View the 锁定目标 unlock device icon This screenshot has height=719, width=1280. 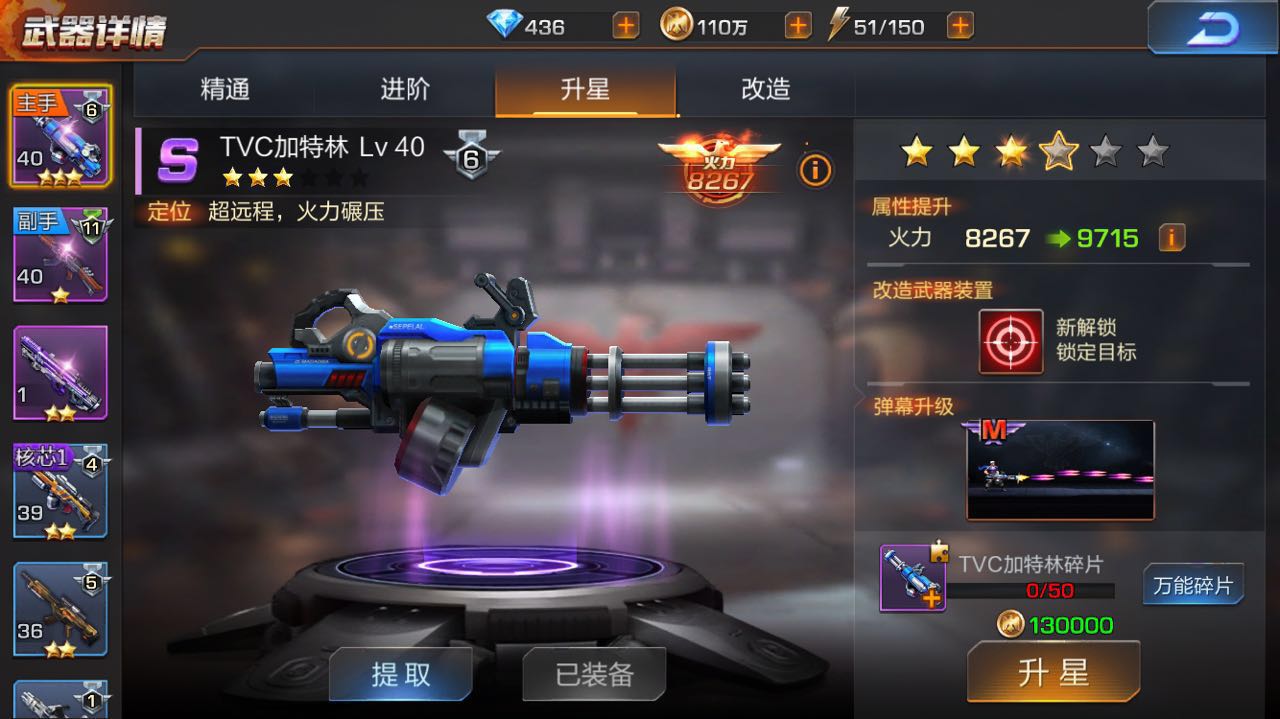point(1011,341)
